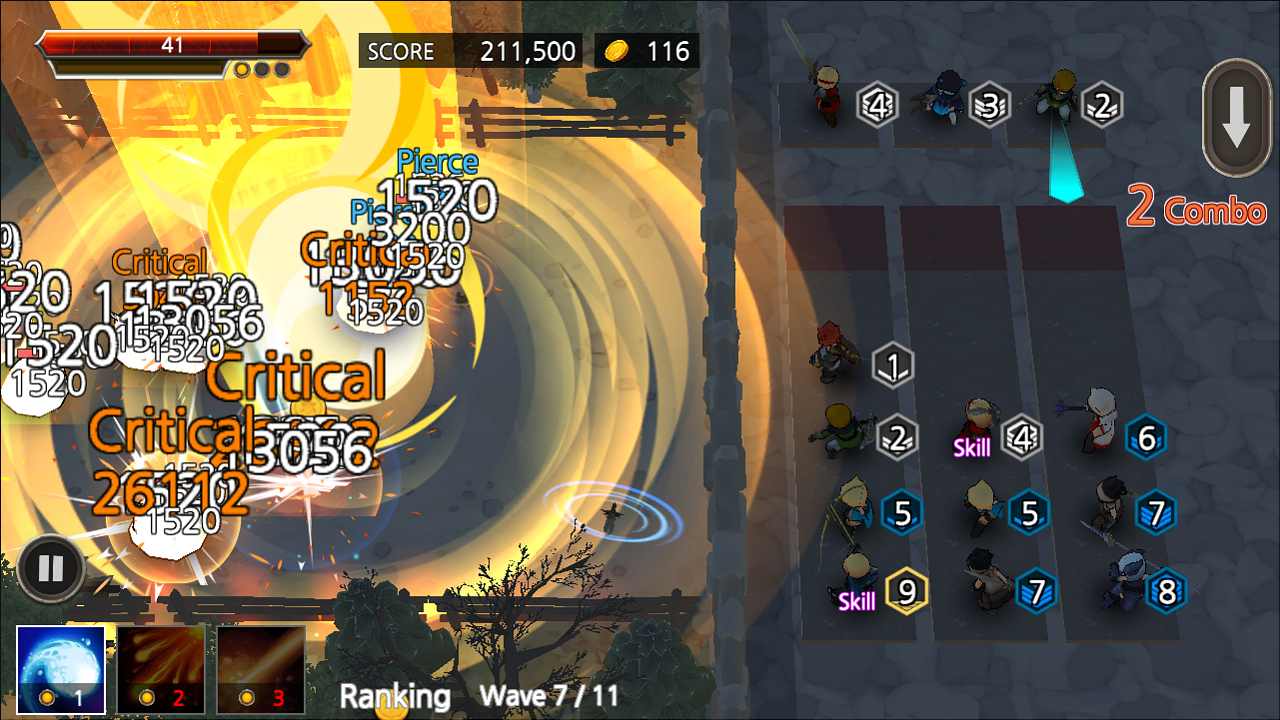Viewport: 1280px width, 720px height.
Task: Use the light beam spell costing 3 coins
Action: 261,668
